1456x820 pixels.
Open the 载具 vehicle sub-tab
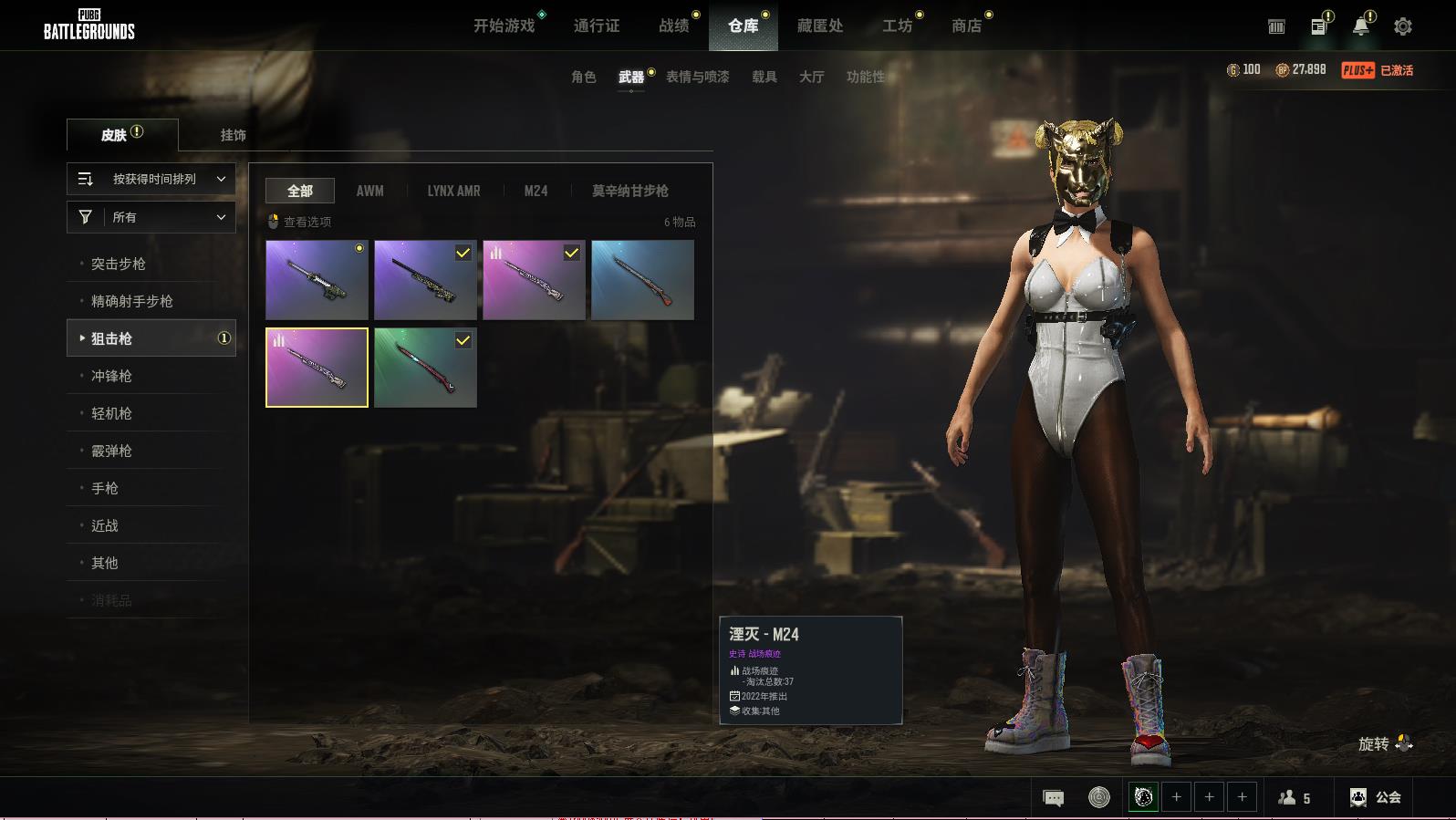764,77
